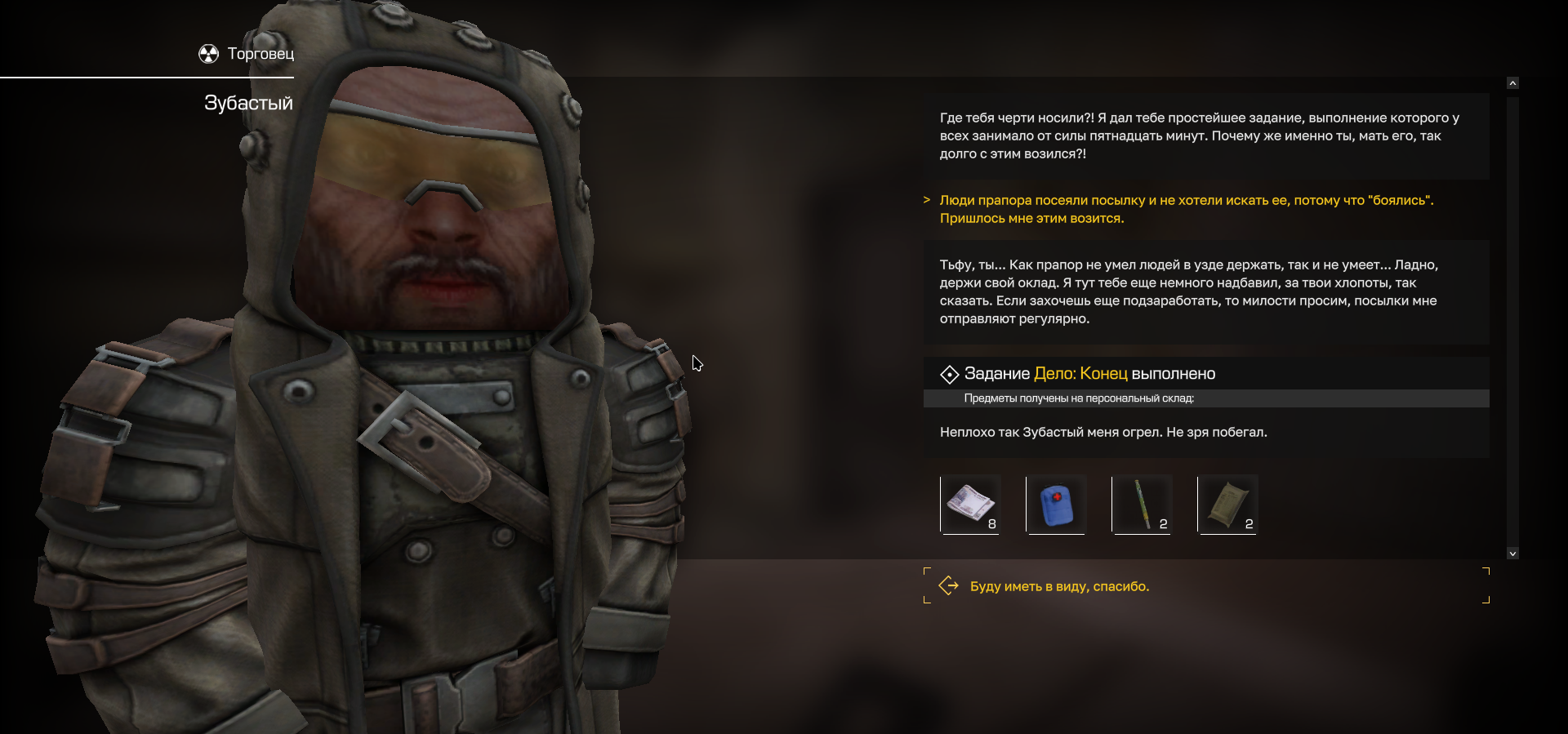Select the olive ration pack reward slot
The image size is (1568, 734).
[1227, 504]
